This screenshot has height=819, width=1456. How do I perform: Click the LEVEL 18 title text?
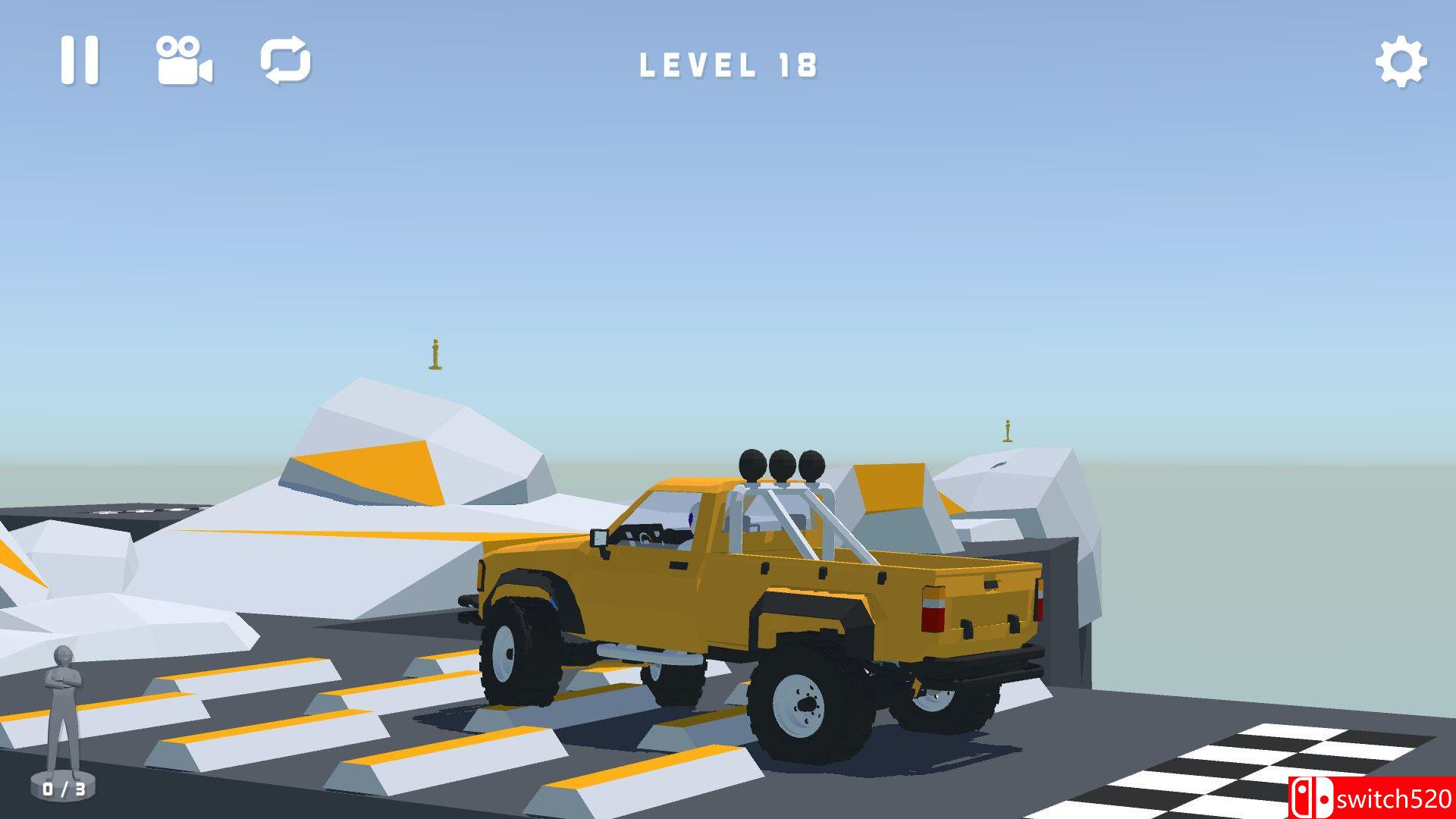point(727,67)
